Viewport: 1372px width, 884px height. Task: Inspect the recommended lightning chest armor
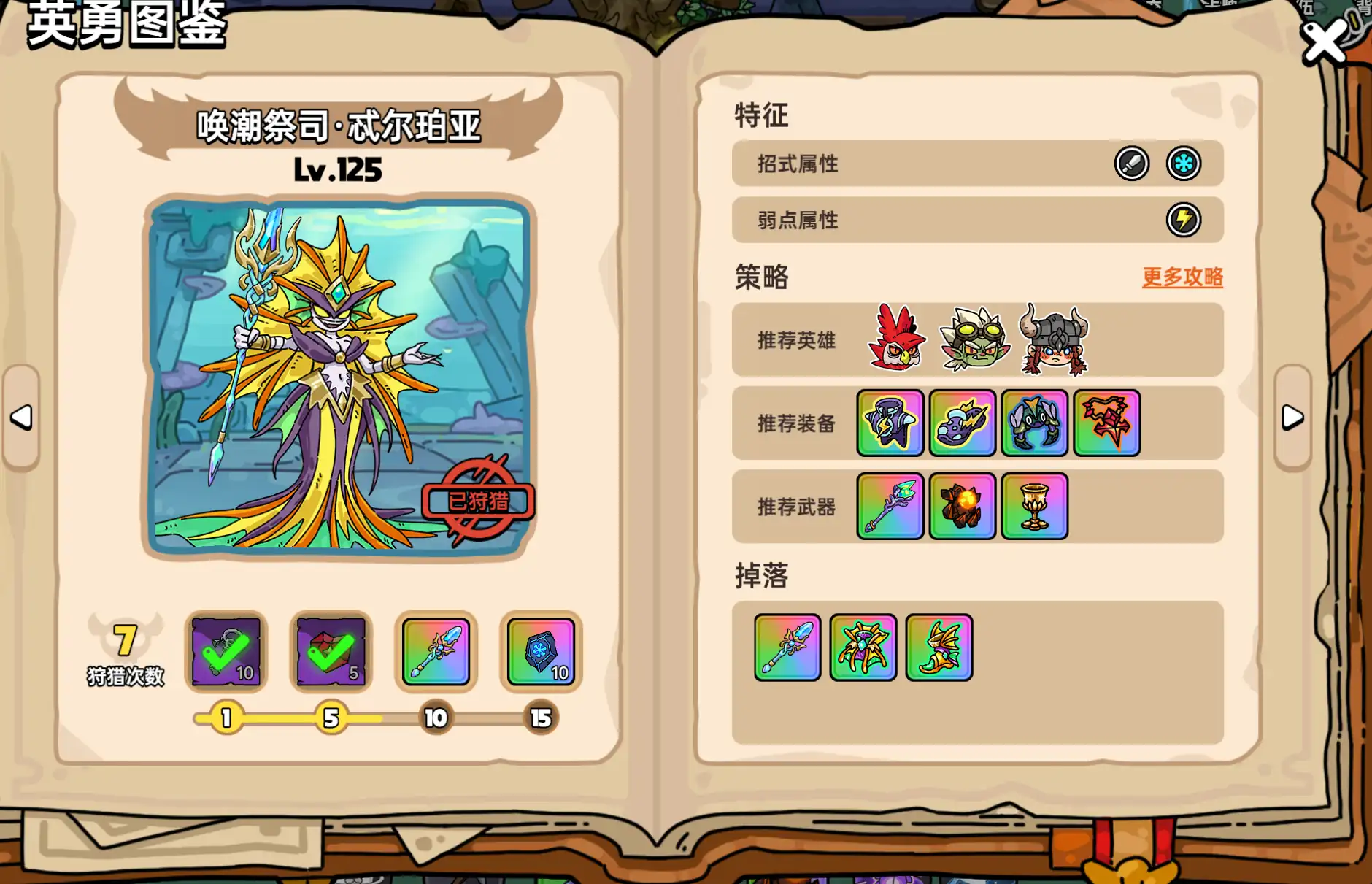[890, 423]
